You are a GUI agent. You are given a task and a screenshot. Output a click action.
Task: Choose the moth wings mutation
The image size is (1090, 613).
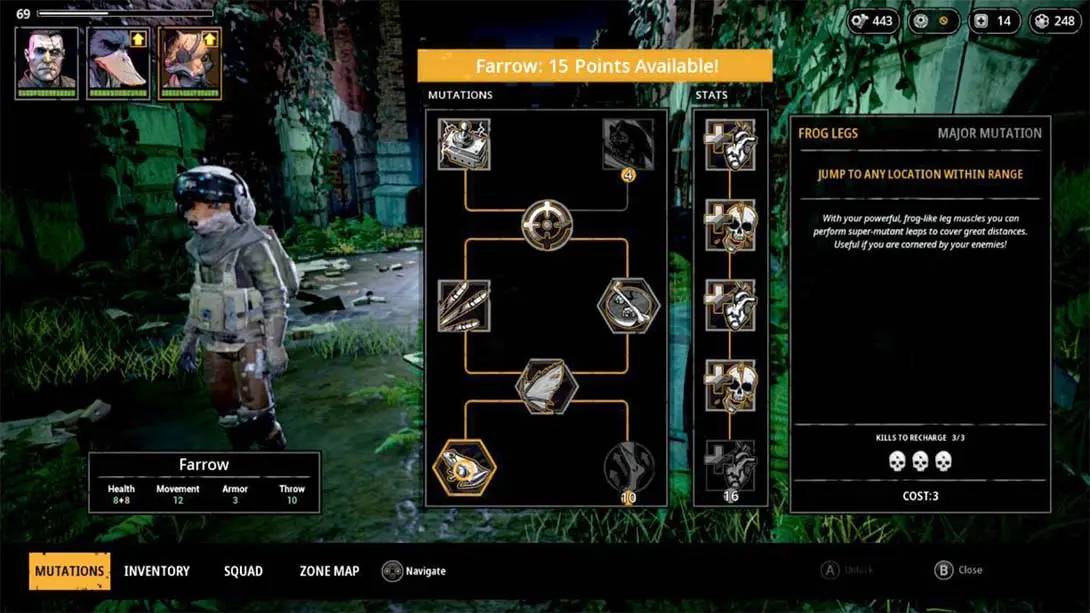click(x=546, y=385)
